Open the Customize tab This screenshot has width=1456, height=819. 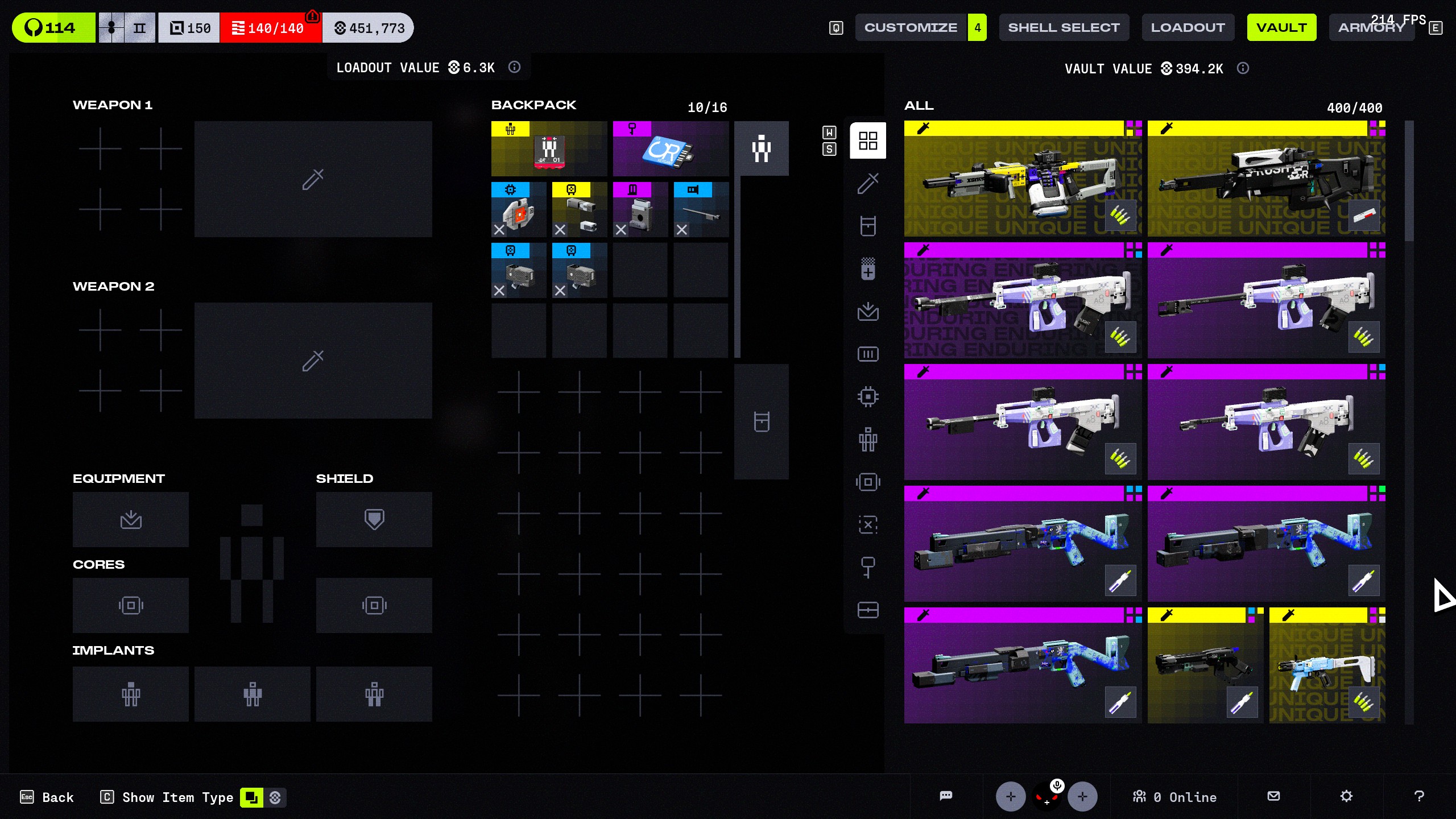[x=911, y=27]
